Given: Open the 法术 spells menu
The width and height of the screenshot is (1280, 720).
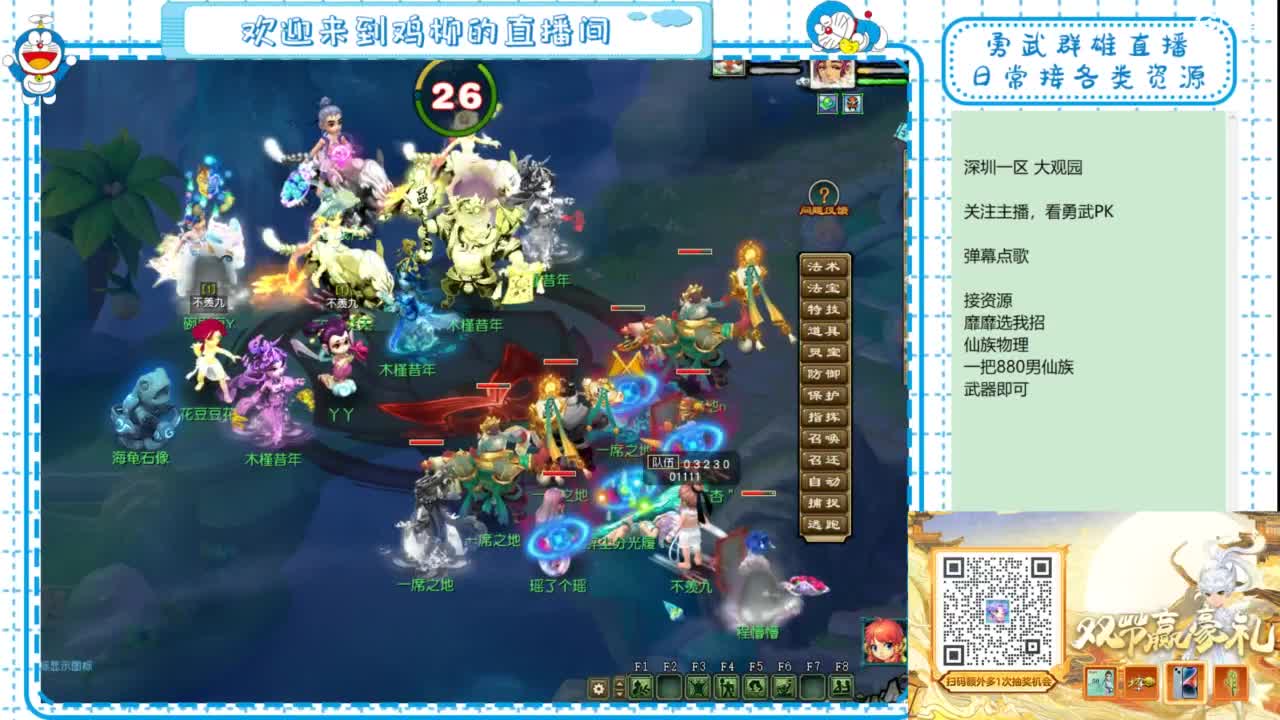Looking at the screenshot, I should [822, 264].
